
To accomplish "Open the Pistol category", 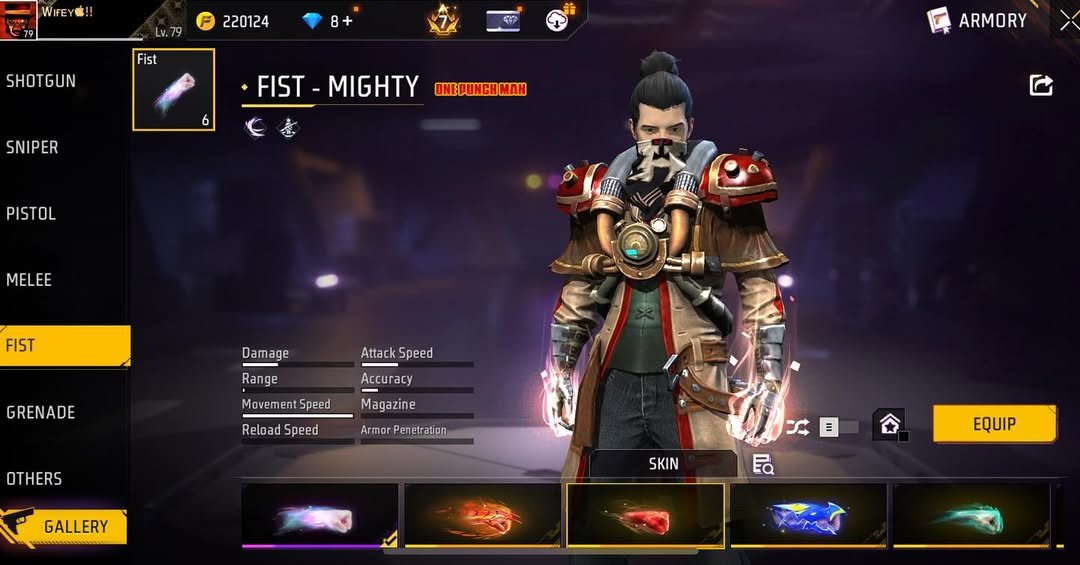I will pos(32,213).
